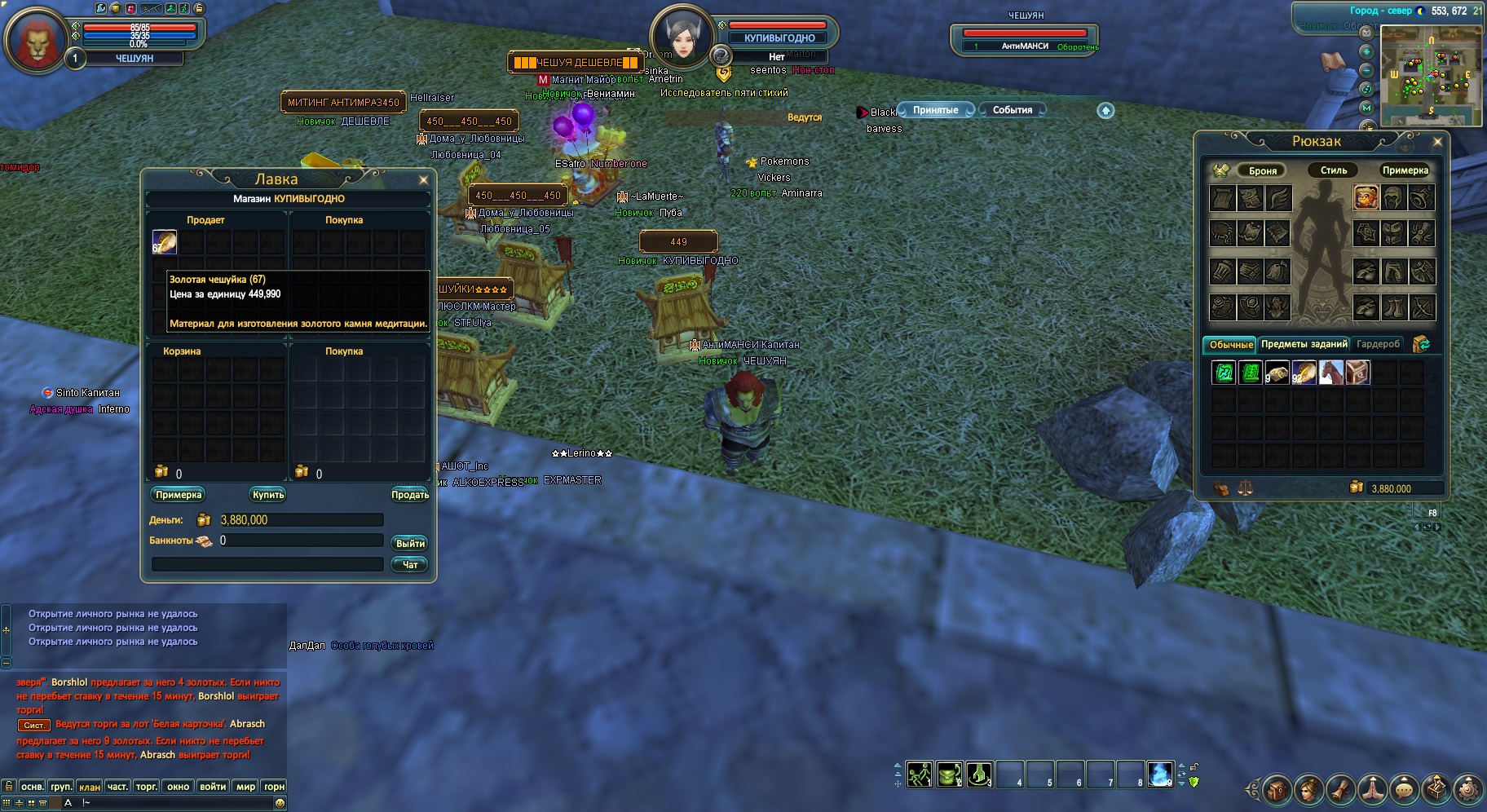Image resolution: width=1487 pixels, height=812 pixels.
Task: Switch to the Гардероб wardrobe tab
Action: 1378,344
